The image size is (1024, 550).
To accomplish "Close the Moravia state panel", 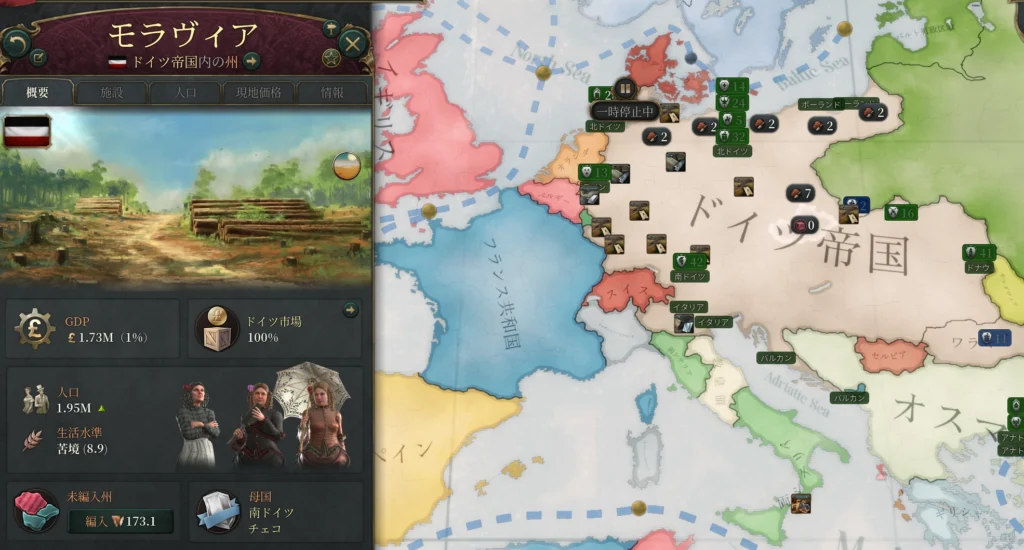I will pyautogui.click(x=352, y=43).
